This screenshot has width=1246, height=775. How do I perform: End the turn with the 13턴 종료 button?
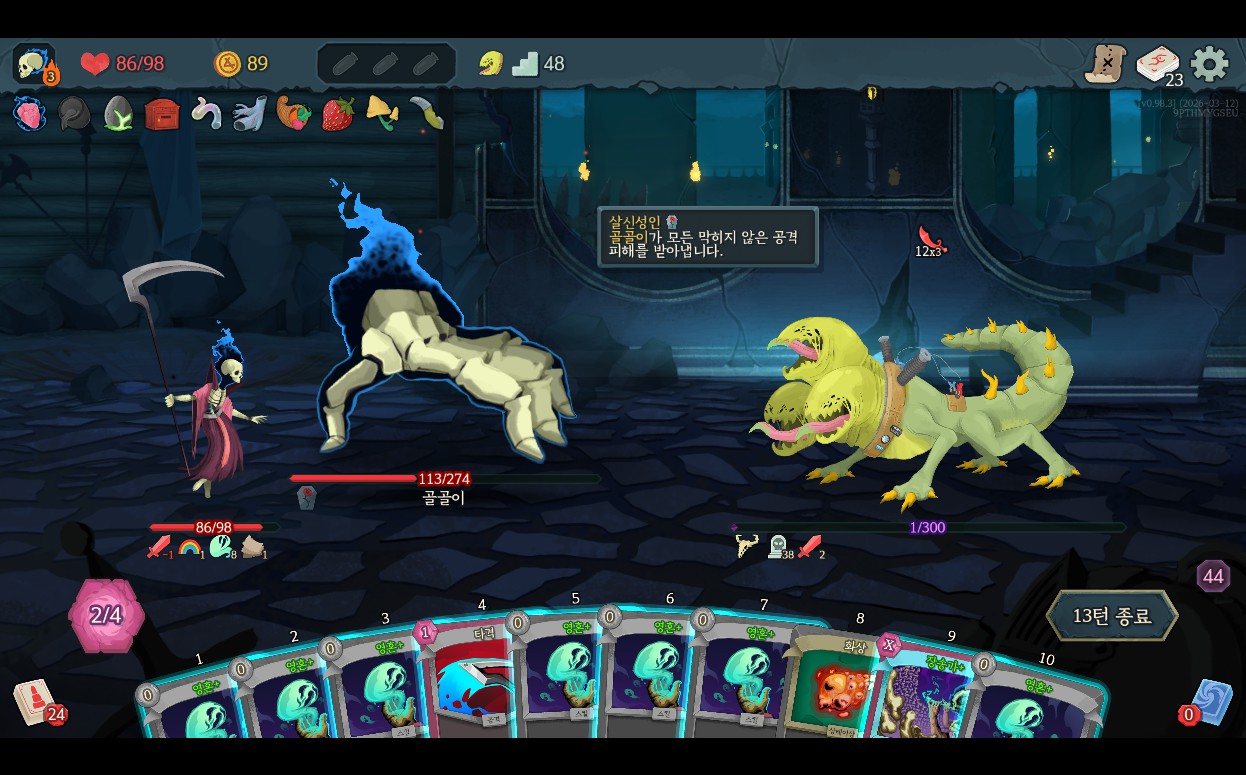[x=1112, y=616]
